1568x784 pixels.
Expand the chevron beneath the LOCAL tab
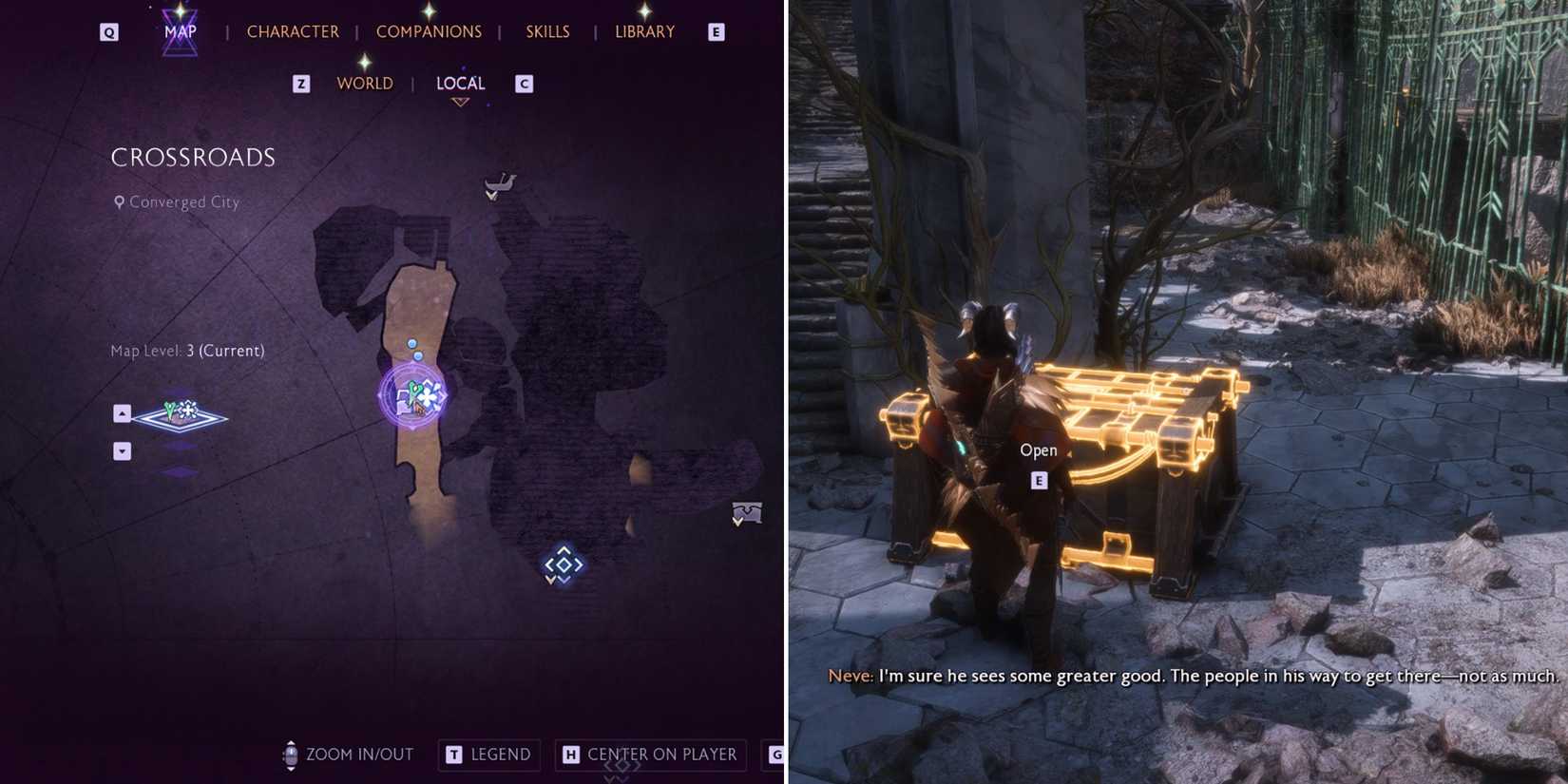pos(461,99)
